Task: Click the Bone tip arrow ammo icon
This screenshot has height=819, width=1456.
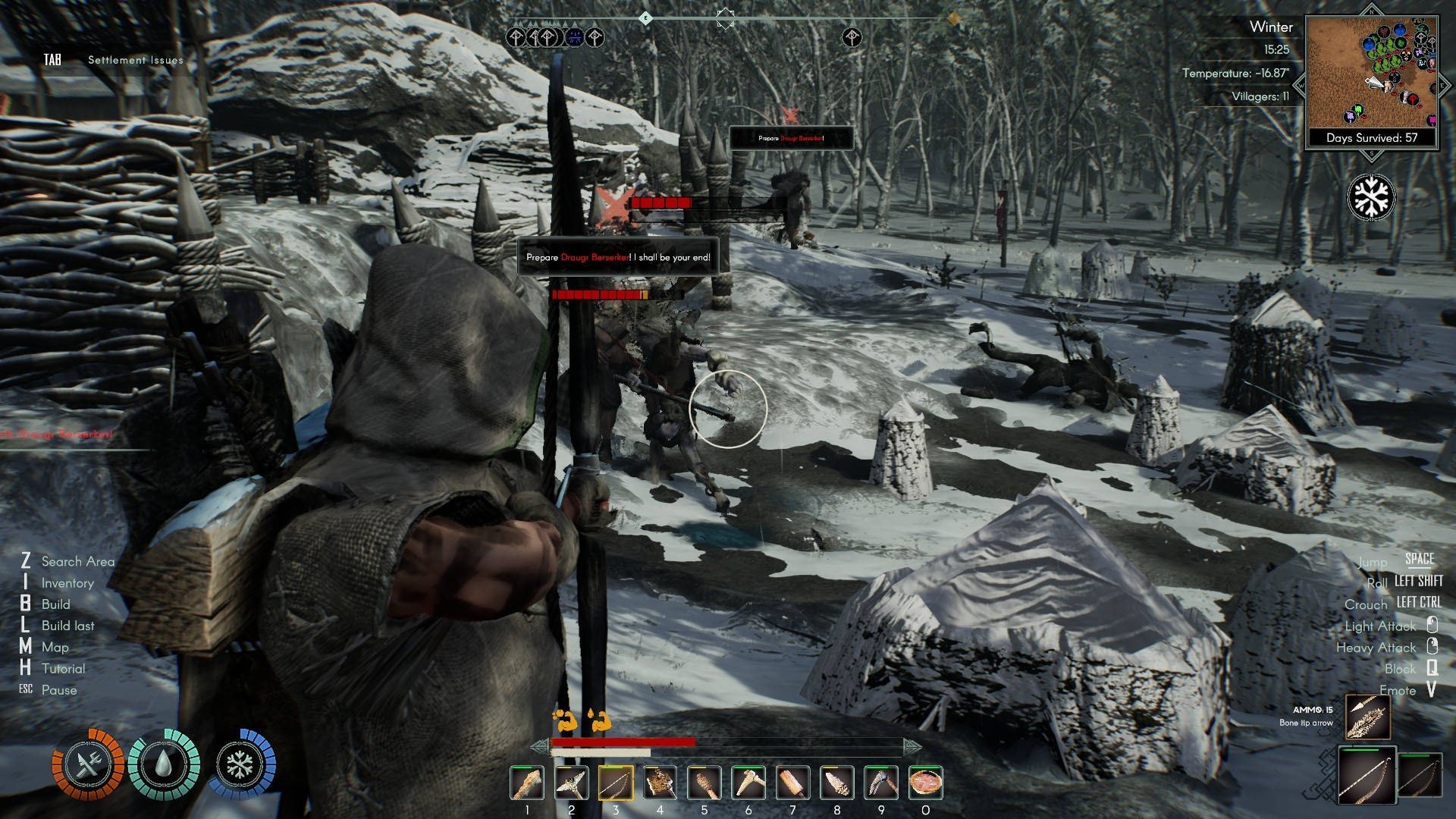Action: click(x=1368, y=717)
